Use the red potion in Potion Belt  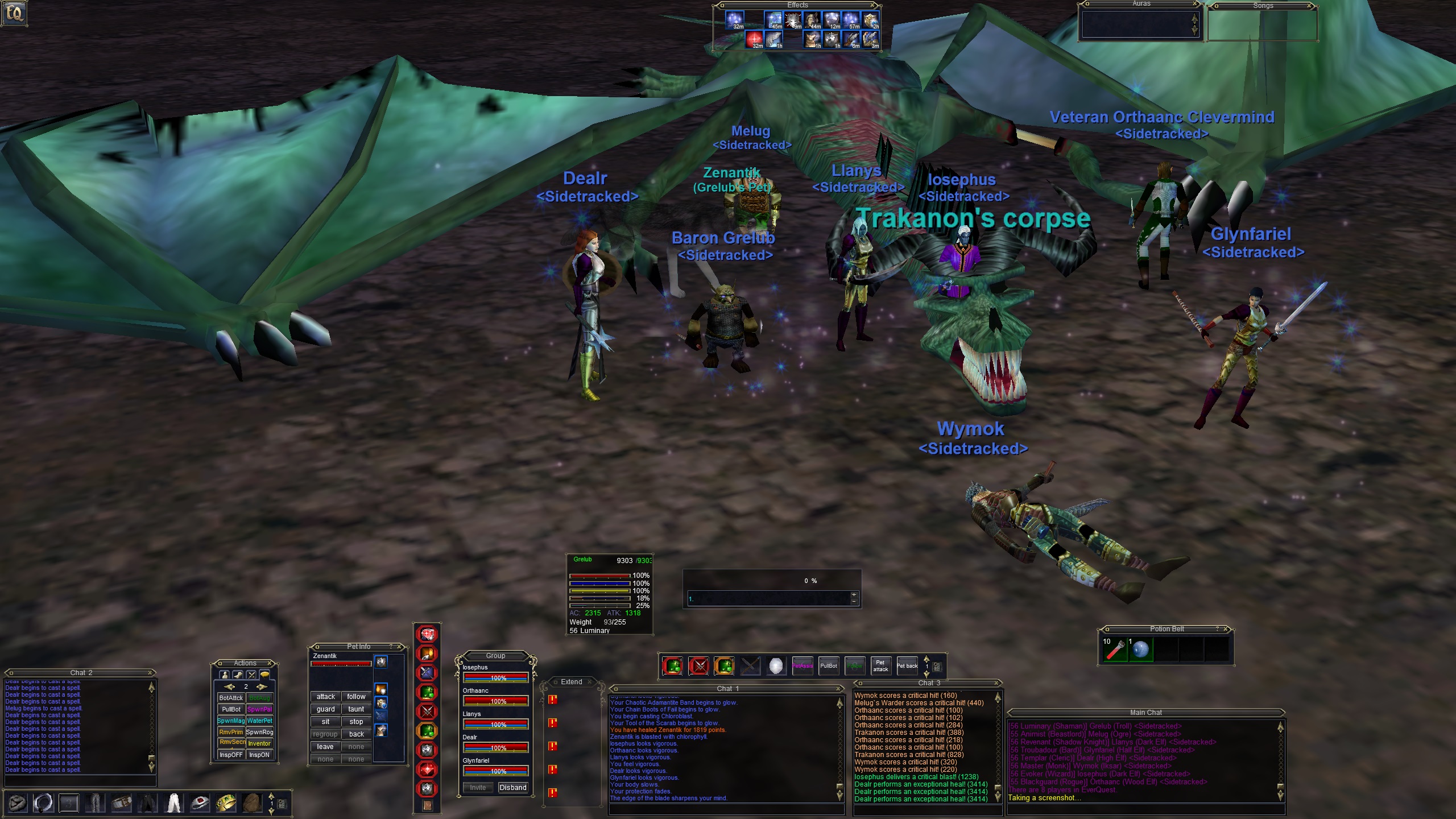pyautogui.click(x=1115, y=650)
